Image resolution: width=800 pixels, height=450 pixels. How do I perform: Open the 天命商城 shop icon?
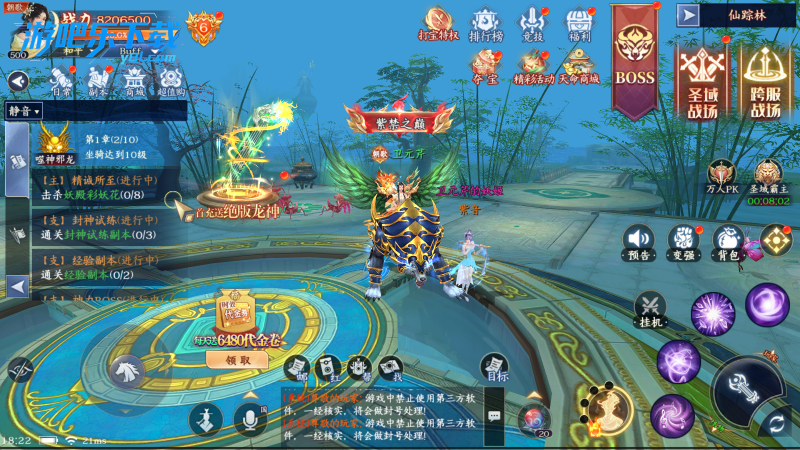point(580,66)
